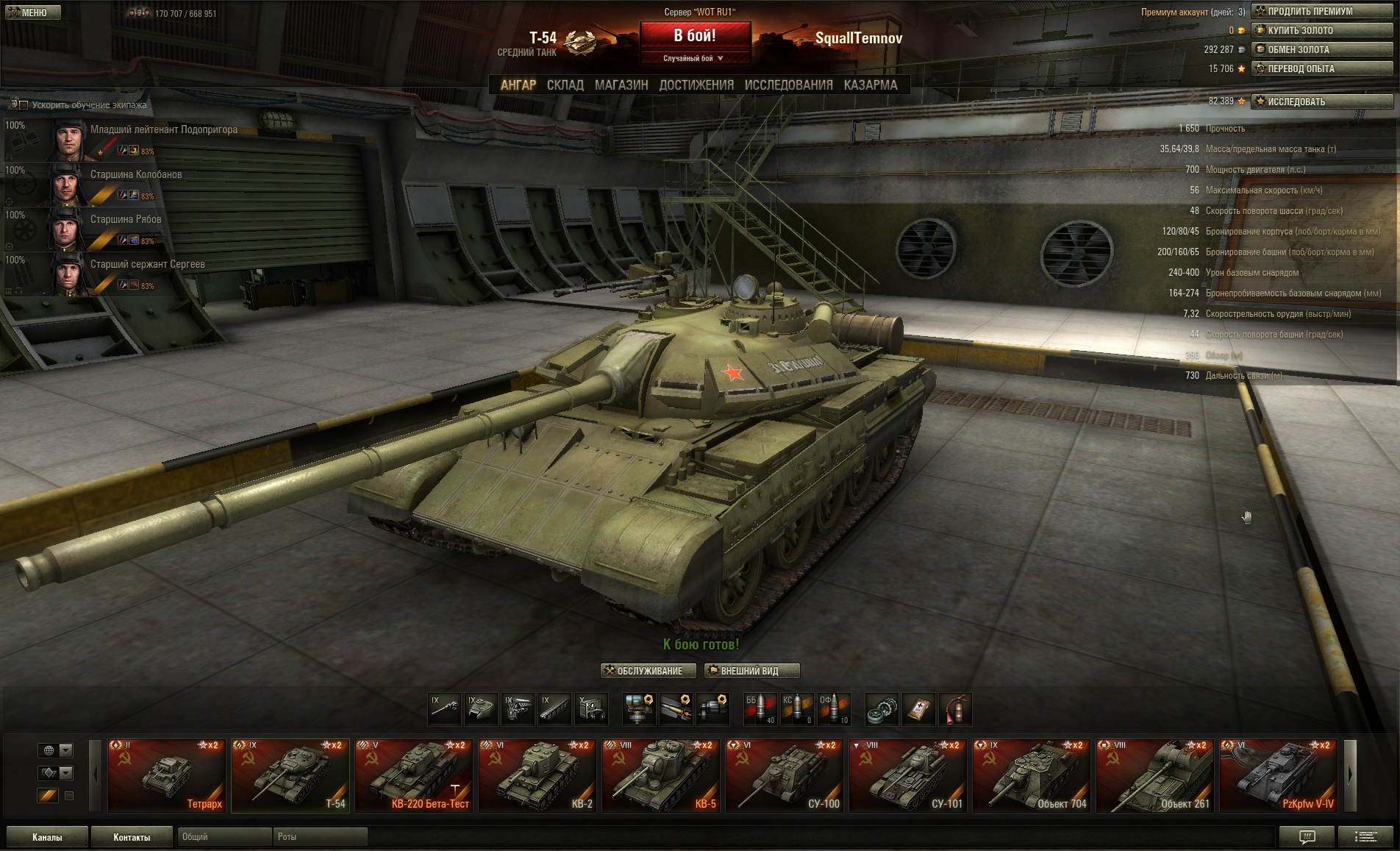Click the Продлить премиум button
The image size is (1400, 851).
pos(1321,11)
